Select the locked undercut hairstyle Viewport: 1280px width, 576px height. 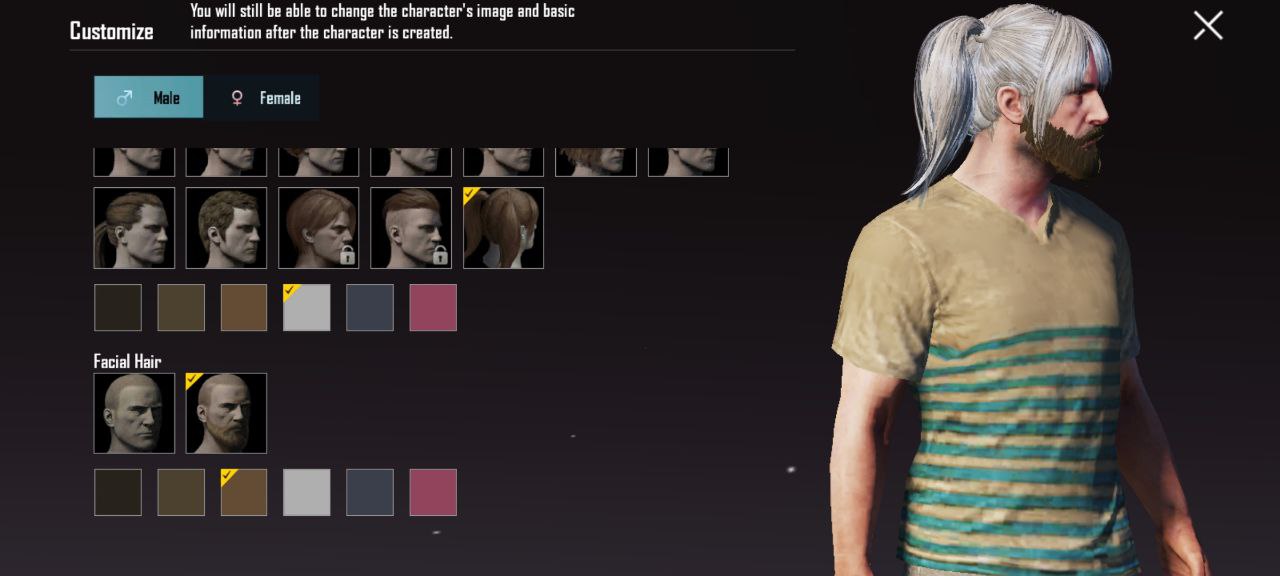(x=411, y=228)
